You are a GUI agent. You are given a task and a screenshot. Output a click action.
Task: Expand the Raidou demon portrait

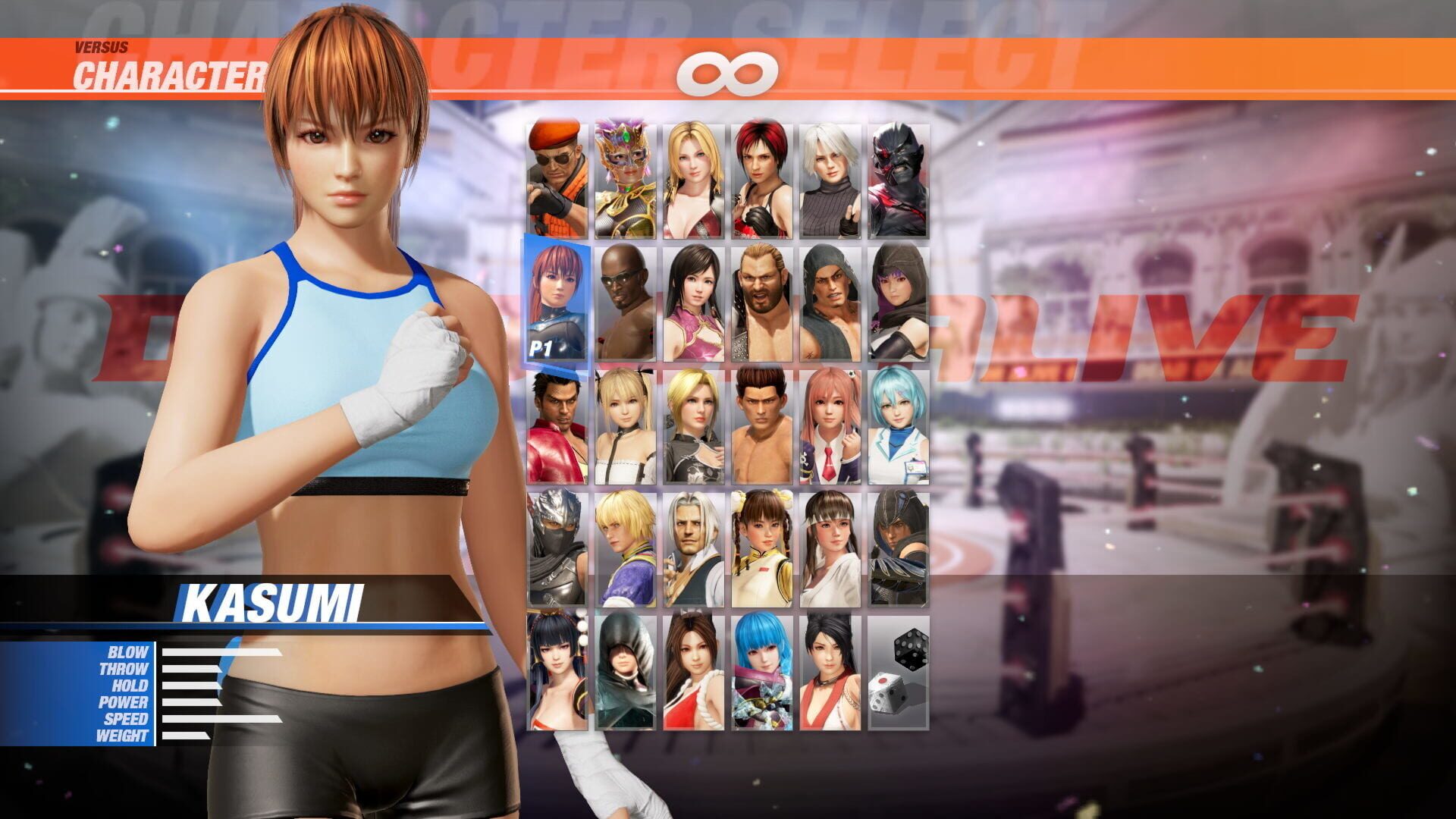tap(900, 174)
